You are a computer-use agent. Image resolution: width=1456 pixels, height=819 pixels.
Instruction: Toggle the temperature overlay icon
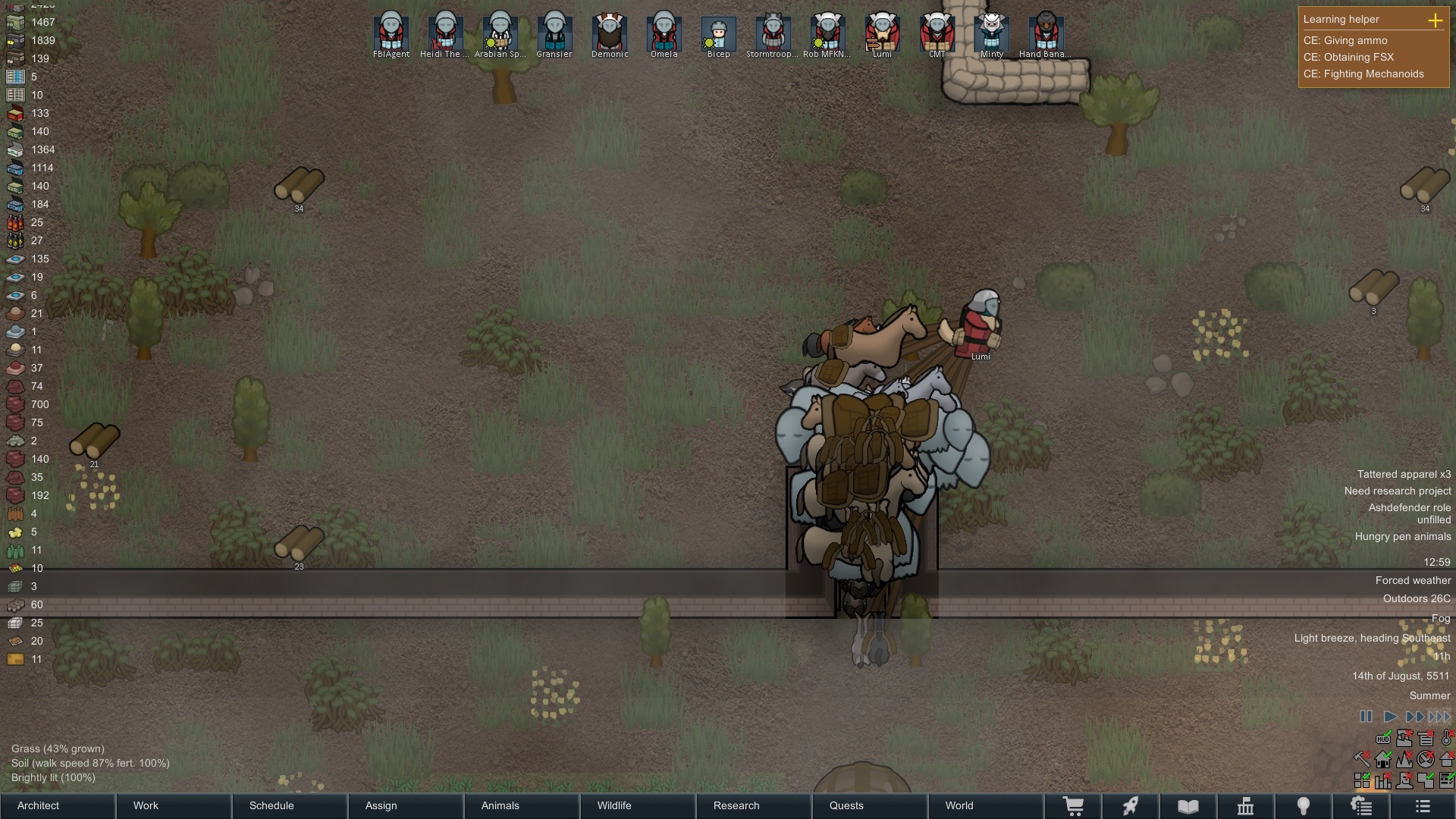(1445, 738)
